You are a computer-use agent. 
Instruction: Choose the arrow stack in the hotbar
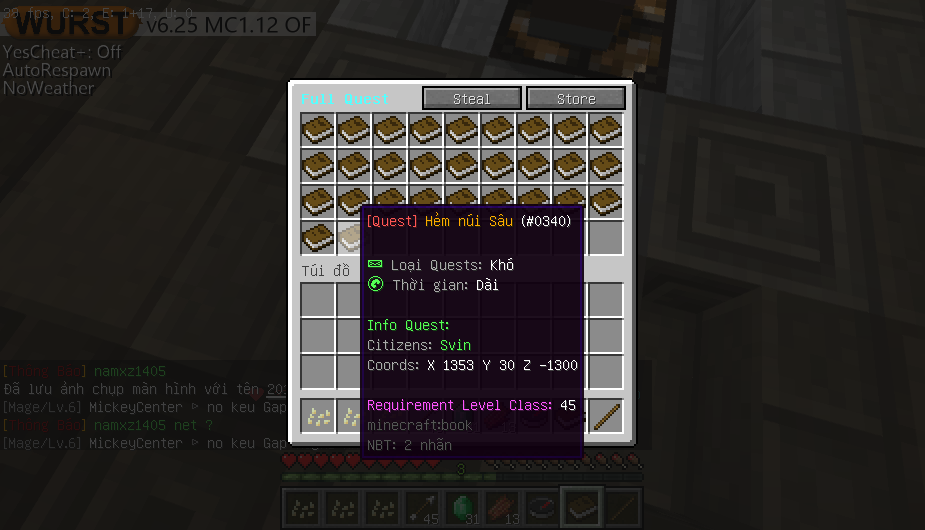(422, 508)
